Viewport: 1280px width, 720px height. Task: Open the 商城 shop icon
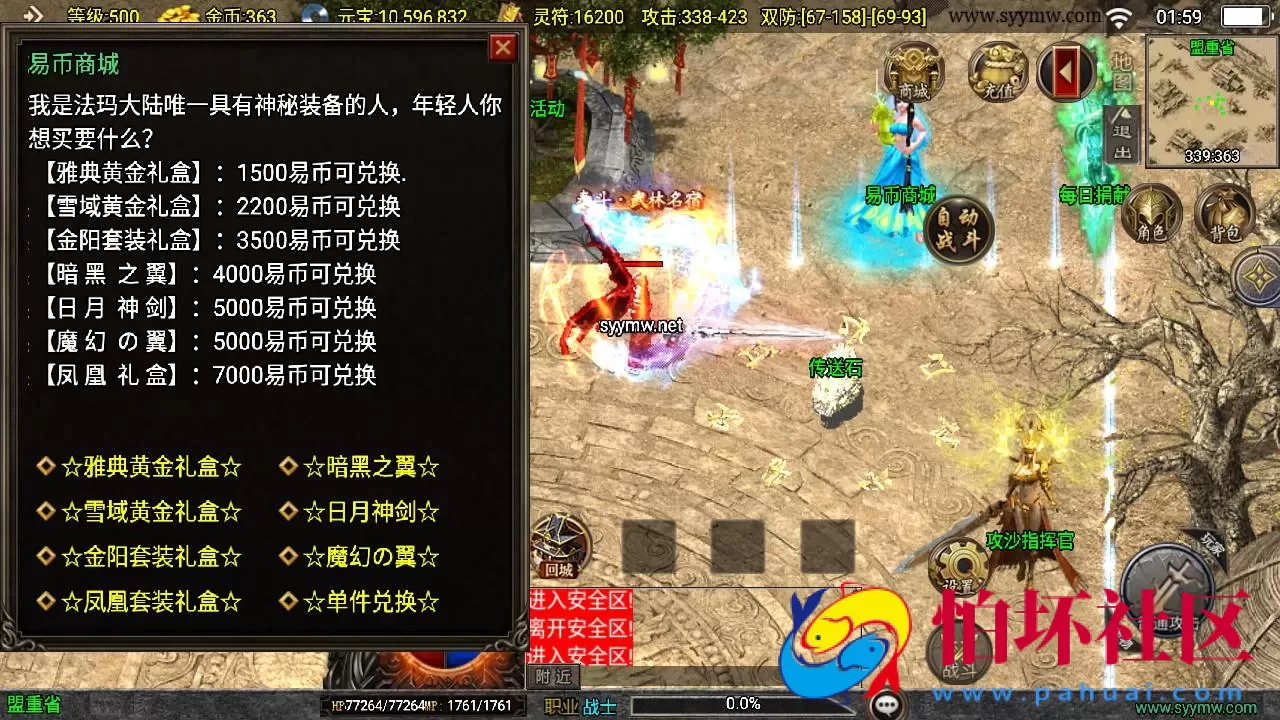pyautogui.click(x=913, y=70)
